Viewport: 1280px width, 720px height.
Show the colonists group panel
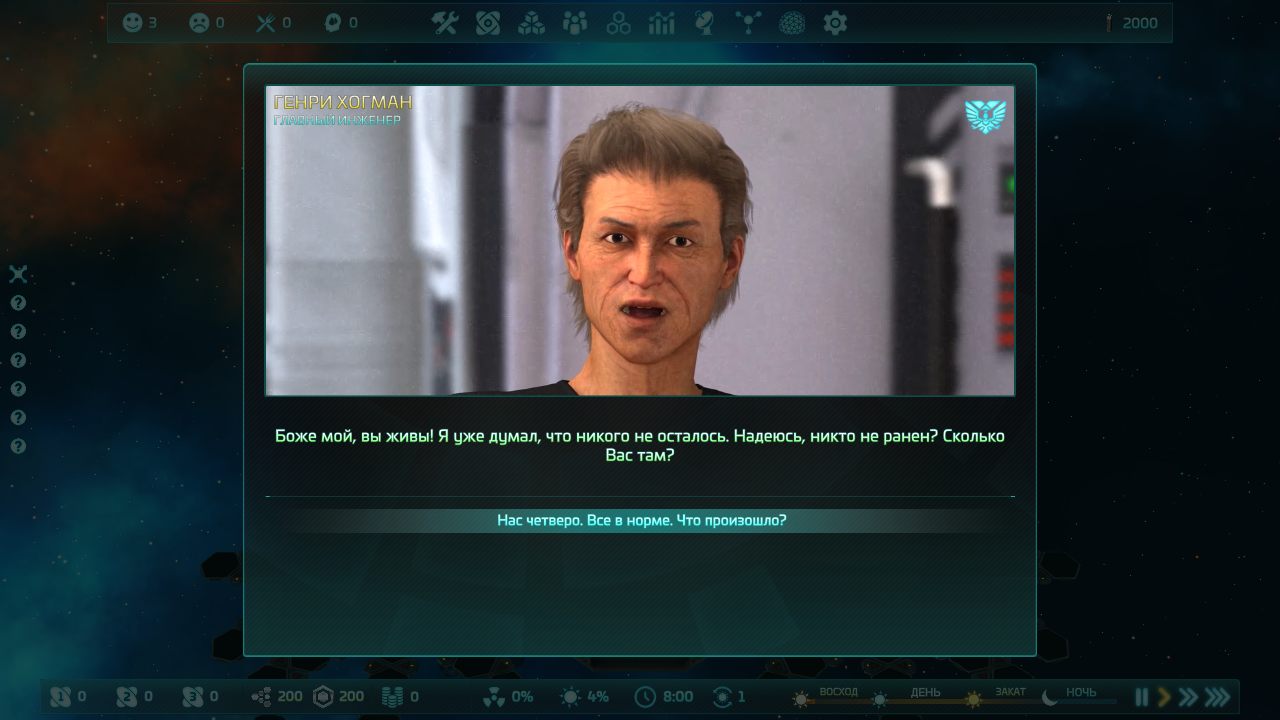[575, 23]
